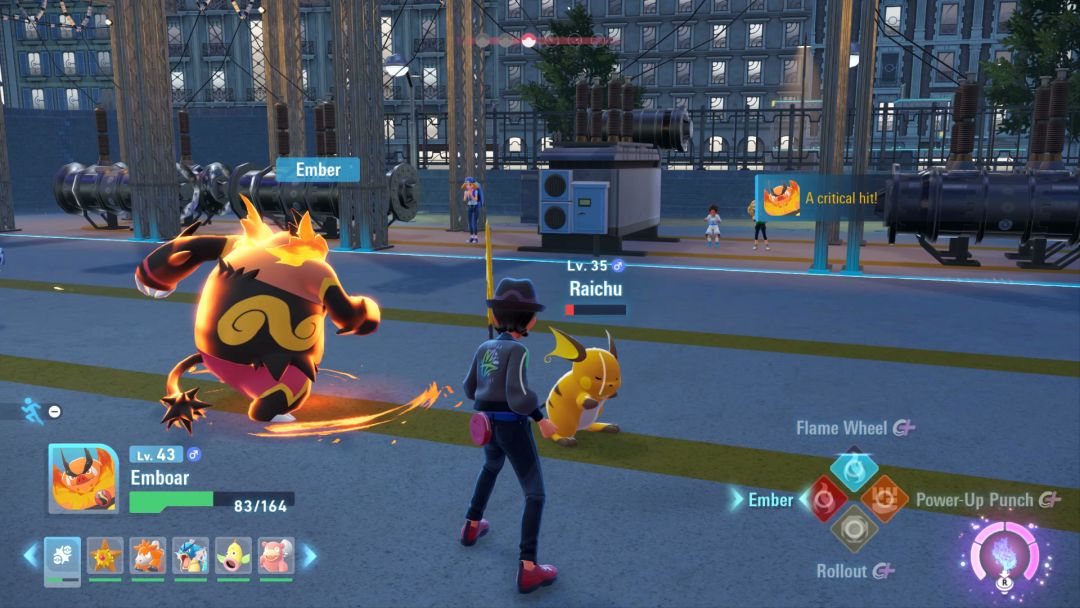
Task: Toggle the running figure icon
Action: [x=32, y=410]
